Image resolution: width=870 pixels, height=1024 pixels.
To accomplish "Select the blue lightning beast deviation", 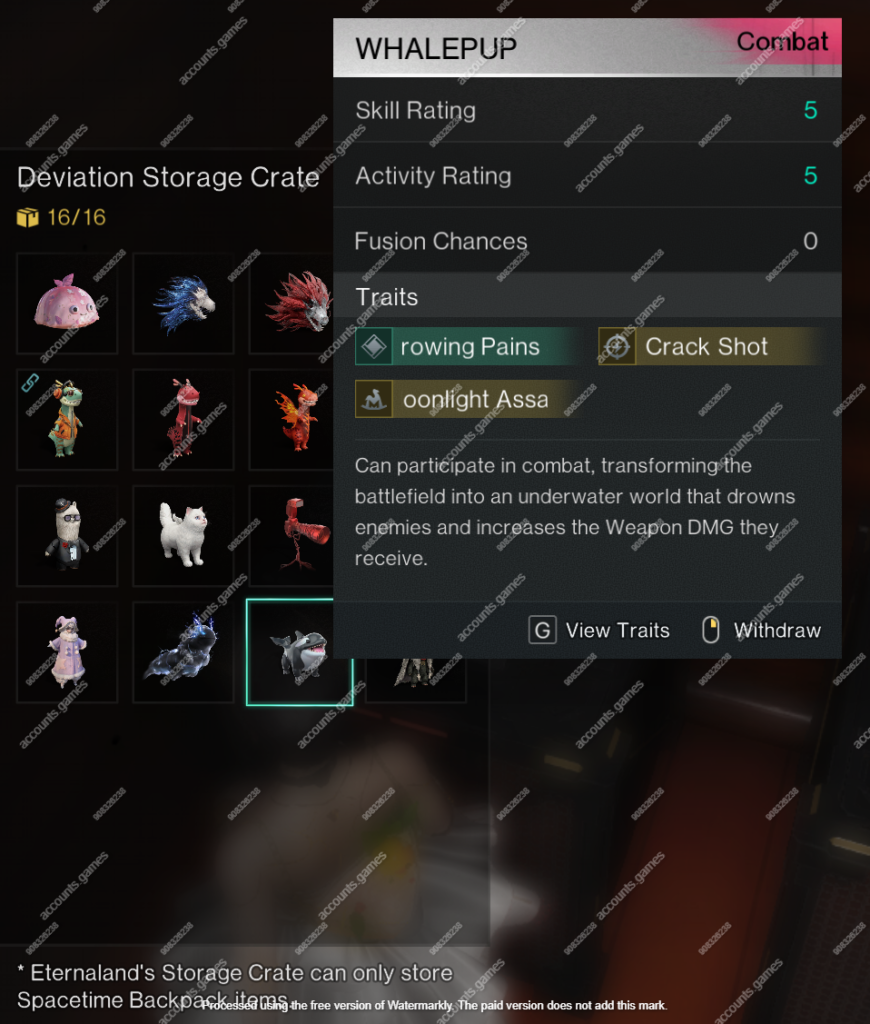I will 183,651.
